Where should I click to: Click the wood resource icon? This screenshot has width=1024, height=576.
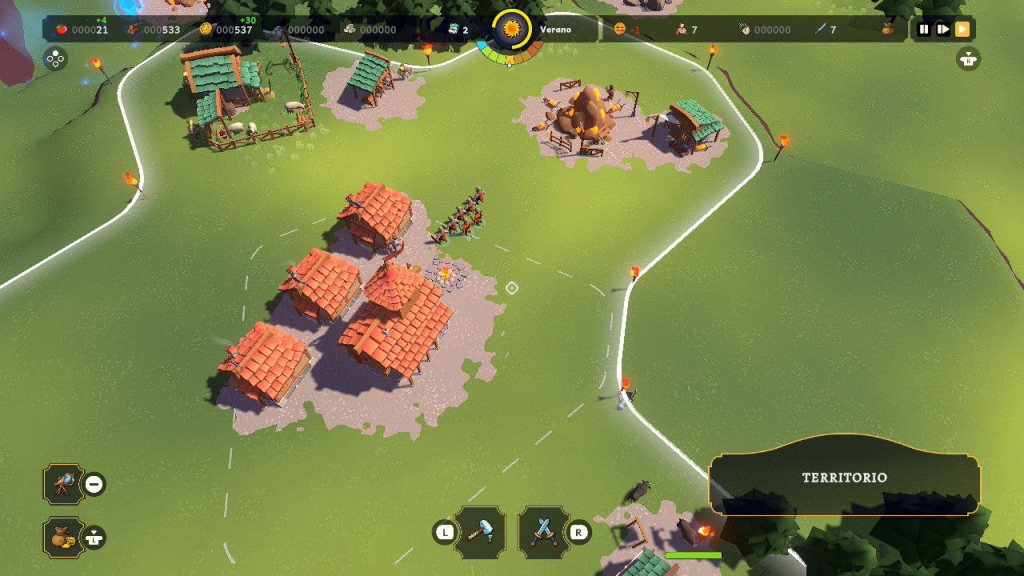(x=134, y=30)
